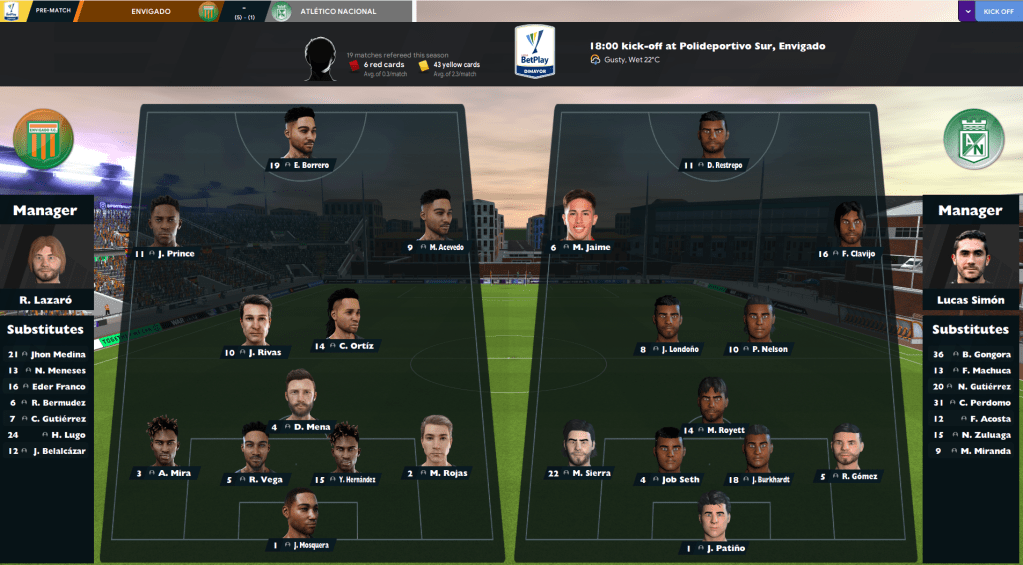Open manager R. Lazaró's portrait

coord(46,261)
